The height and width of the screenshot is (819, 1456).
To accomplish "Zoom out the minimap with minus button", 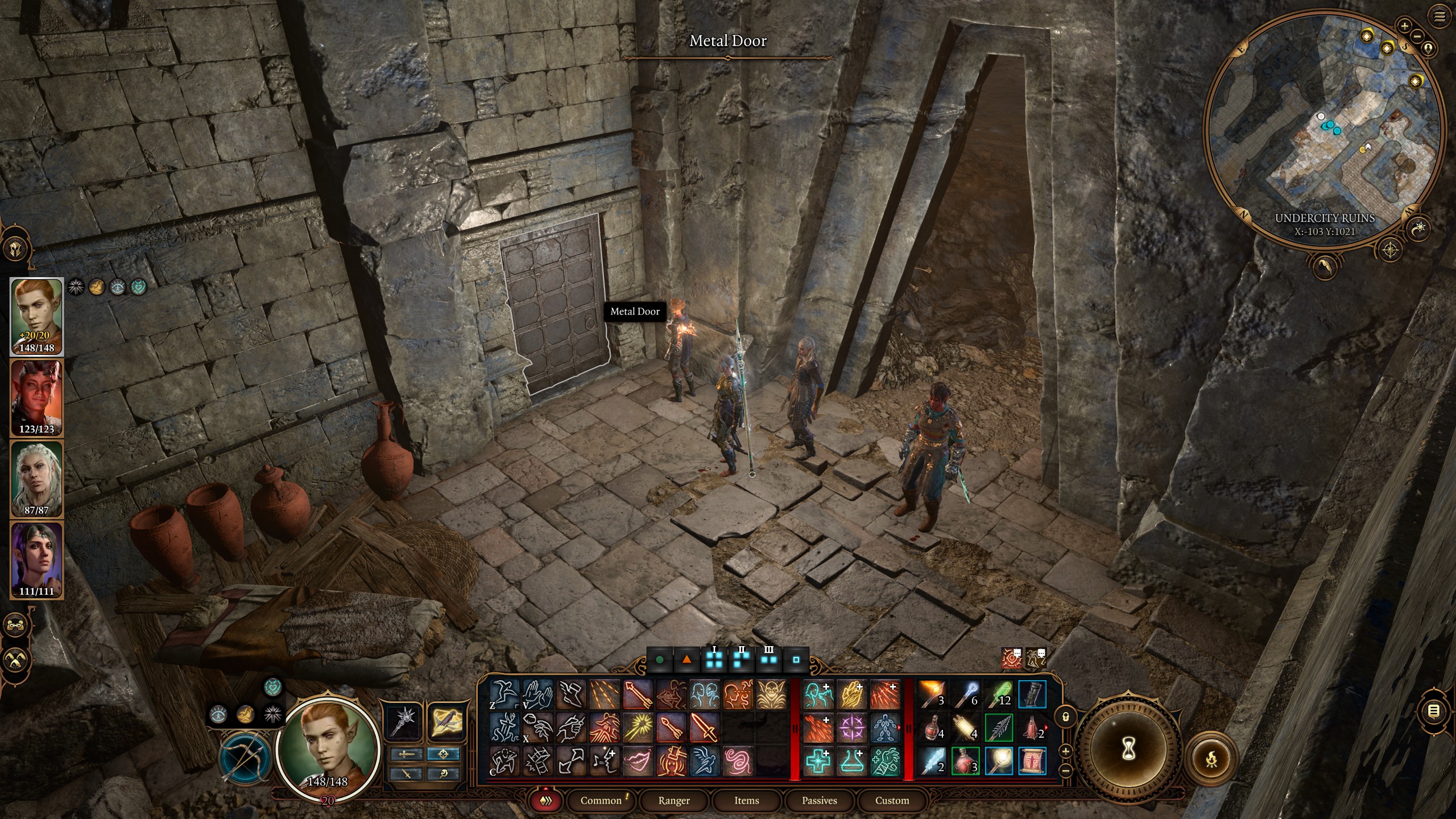I will coord(1417,36).
